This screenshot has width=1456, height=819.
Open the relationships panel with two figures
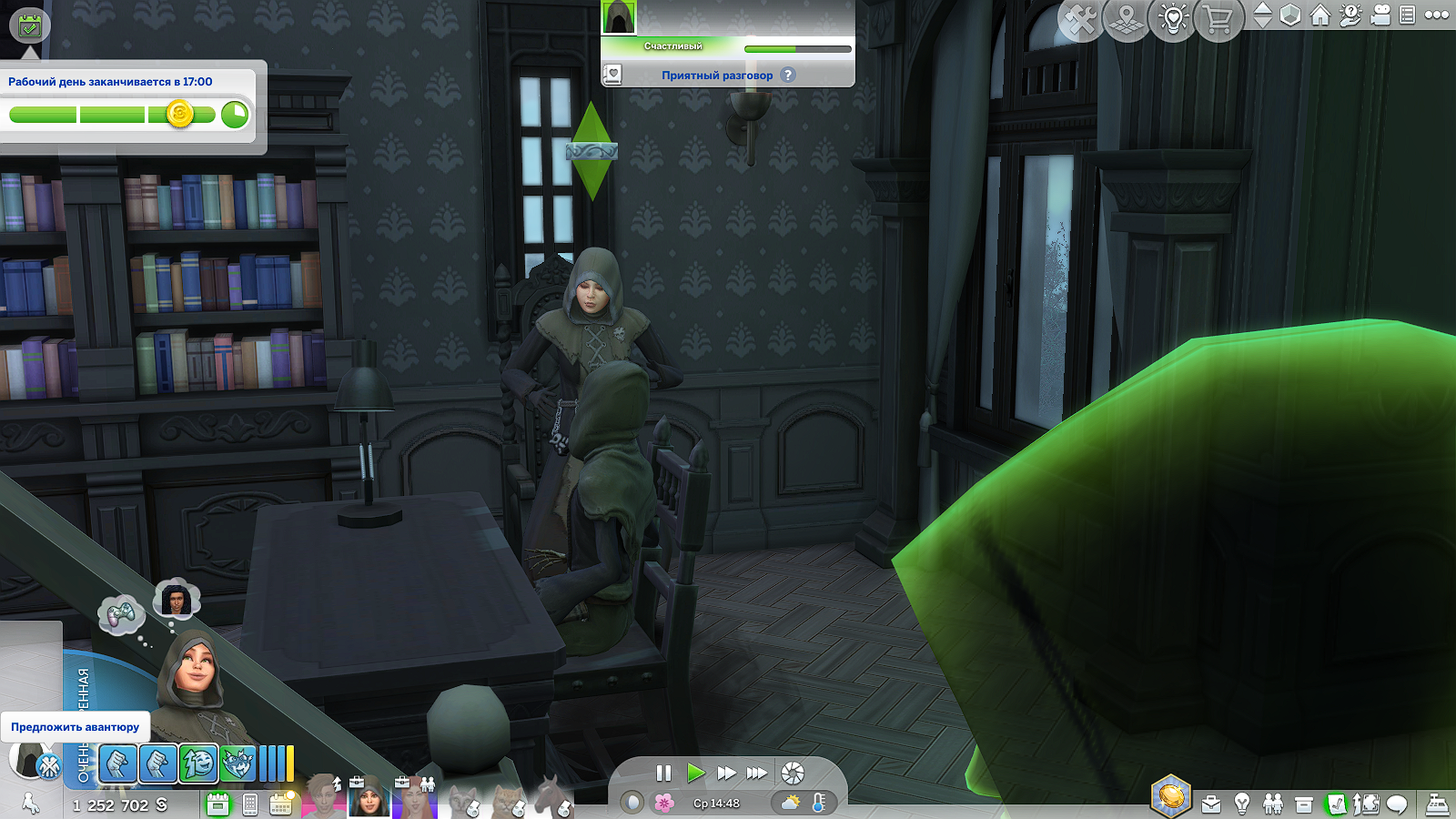pos(1273,804)
